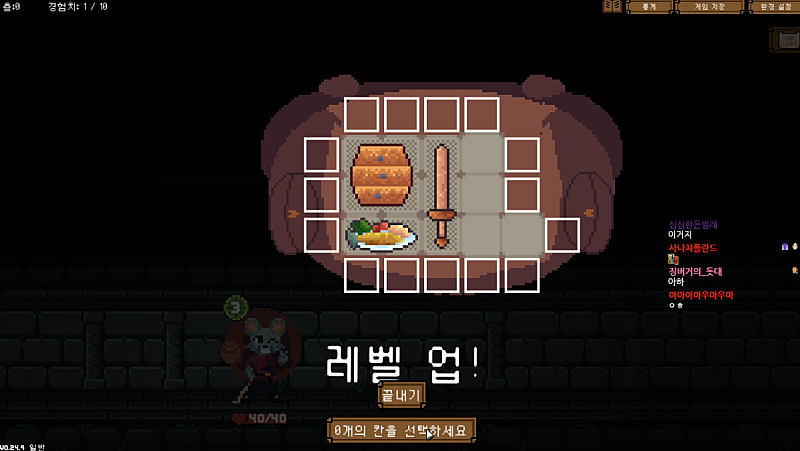
Task: Open the scroll map icon
Action: [785, 39]
